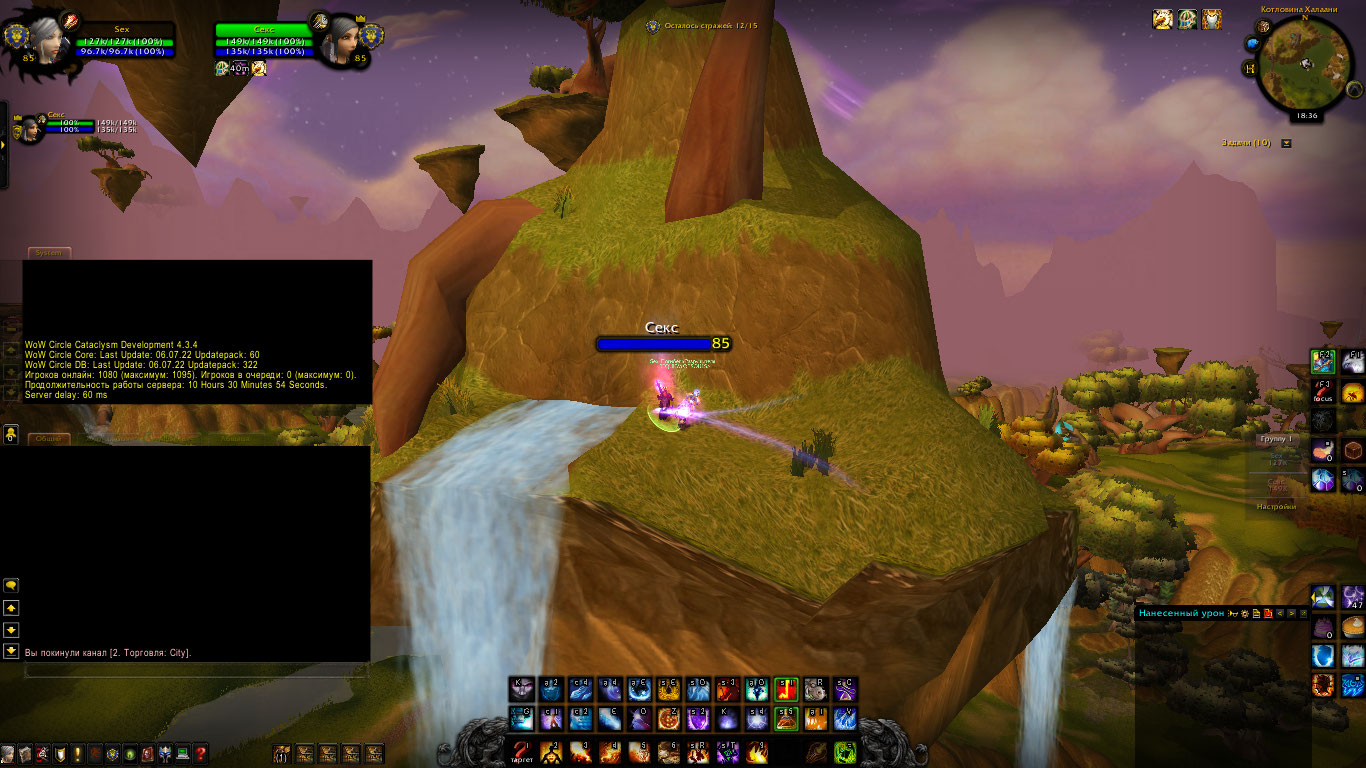Open the character info micro button
This screenshot has height=768, width=1366.
(8, 754)
